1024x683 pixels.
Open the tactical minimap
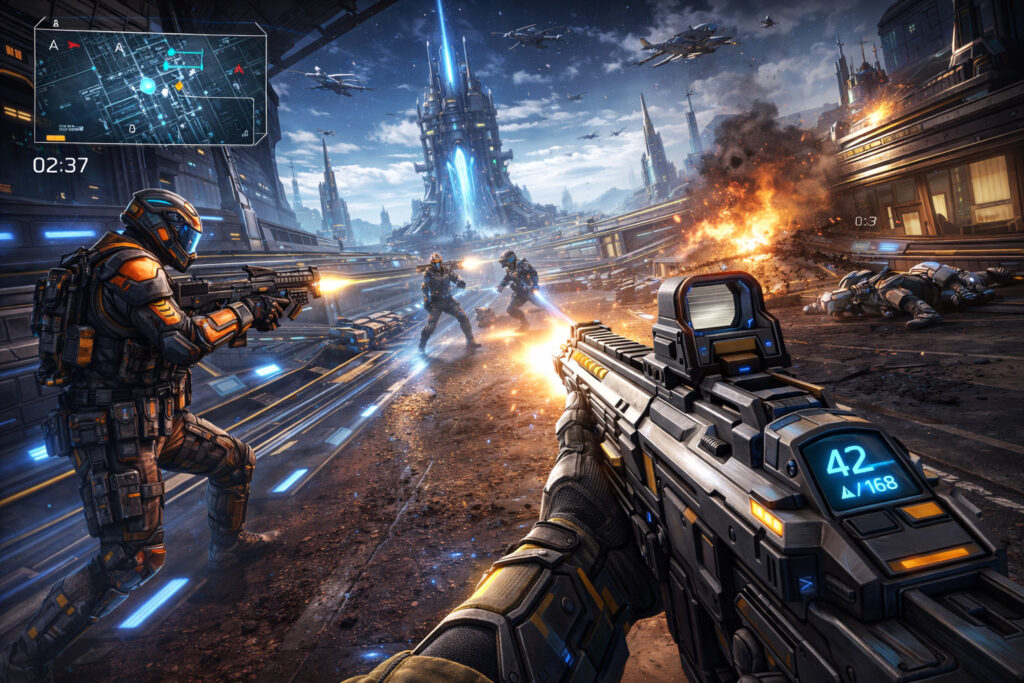click(x=150, y=85)
